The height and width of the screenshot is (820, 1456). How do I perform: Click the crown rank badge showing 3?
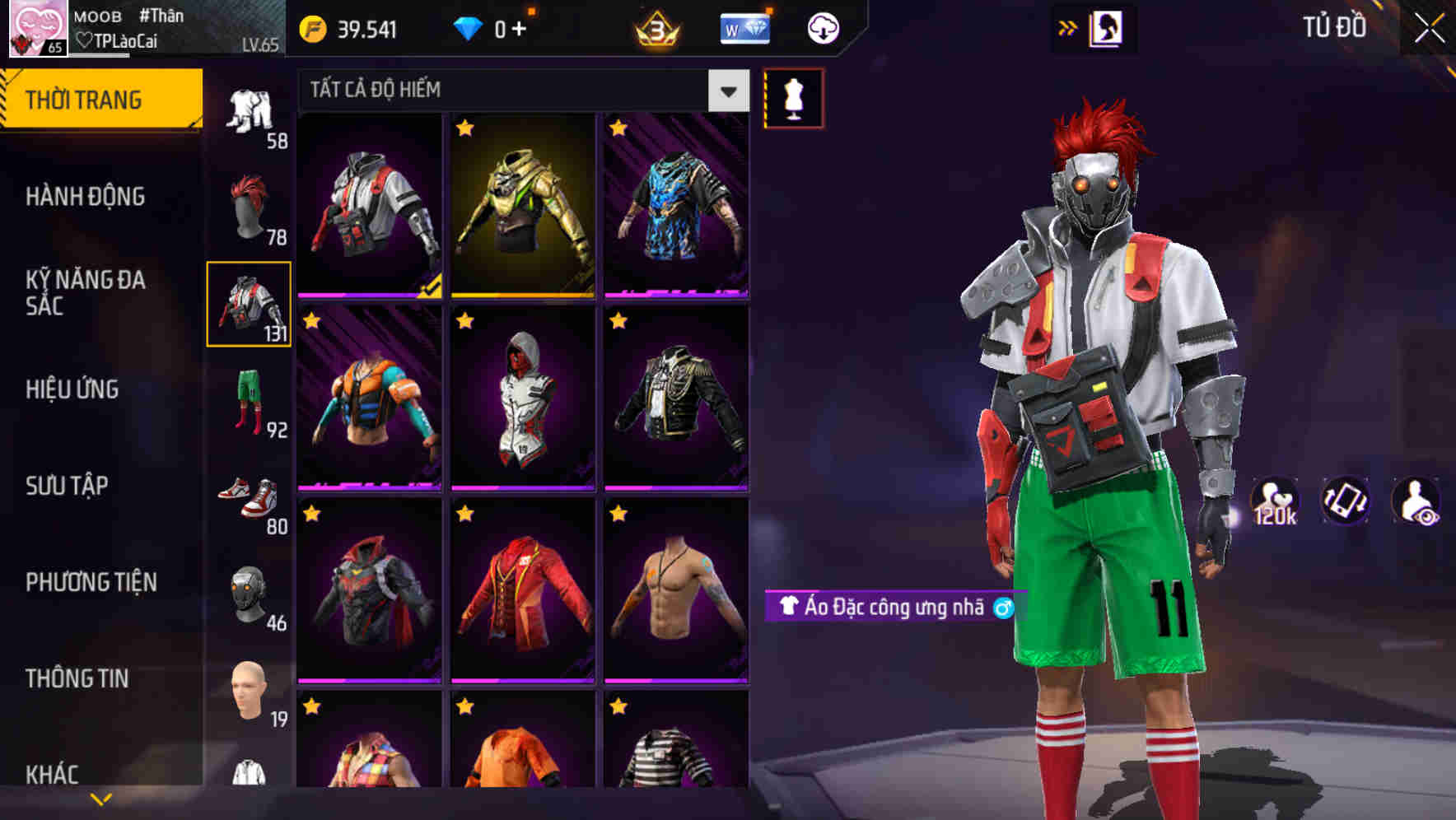[655, 27]
